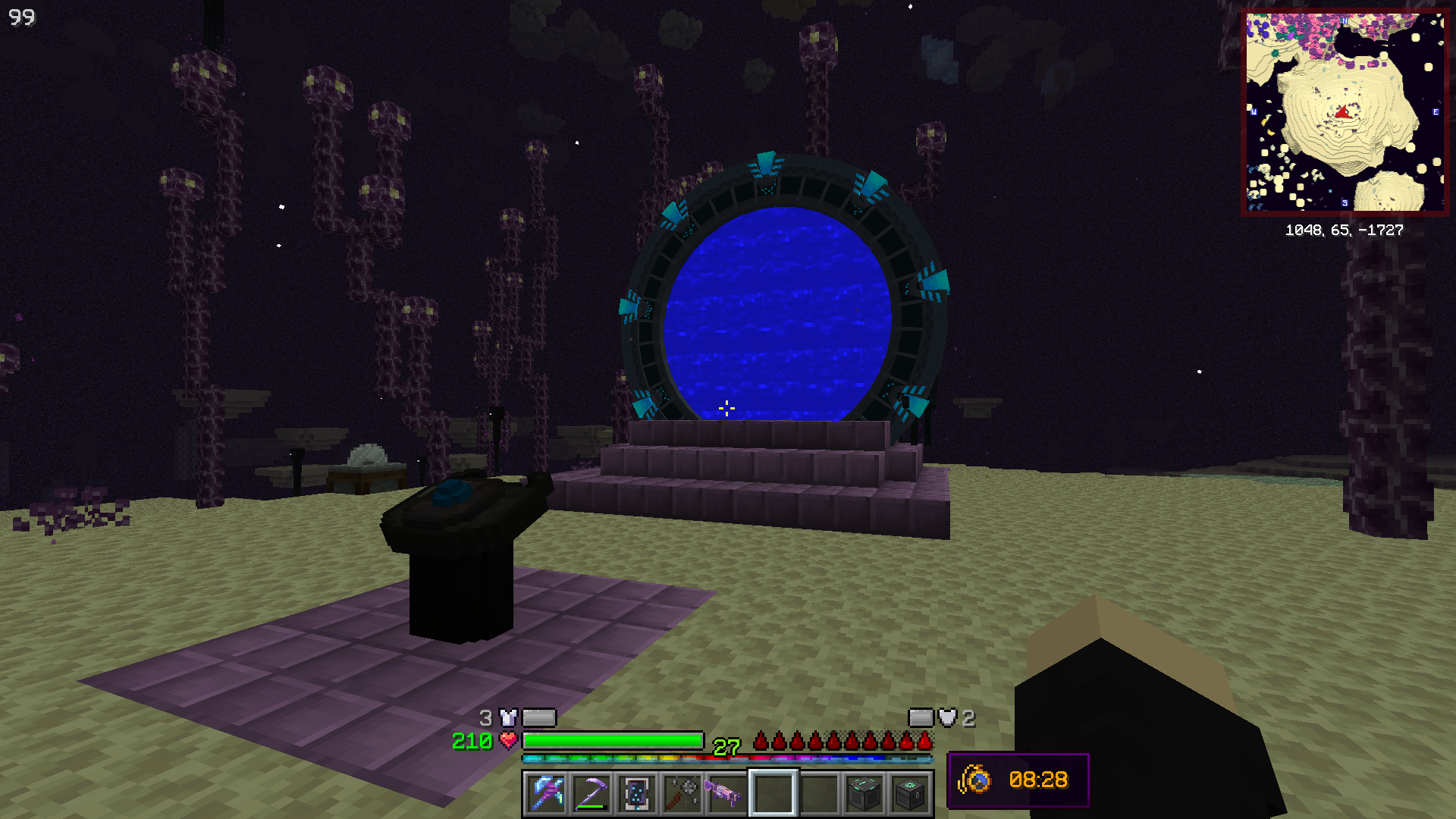Viewport: 1456px width, 819px height.
Task: Click the minimap in the corner
Action: click(x=1345, y=112)
